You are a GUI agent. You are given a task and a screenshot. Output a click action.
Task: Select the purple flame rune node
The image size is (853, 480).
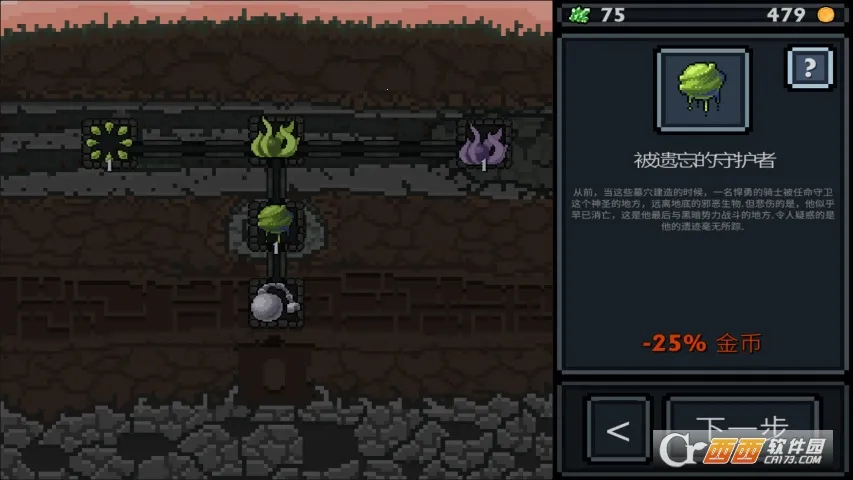click(x=483, y=144)
